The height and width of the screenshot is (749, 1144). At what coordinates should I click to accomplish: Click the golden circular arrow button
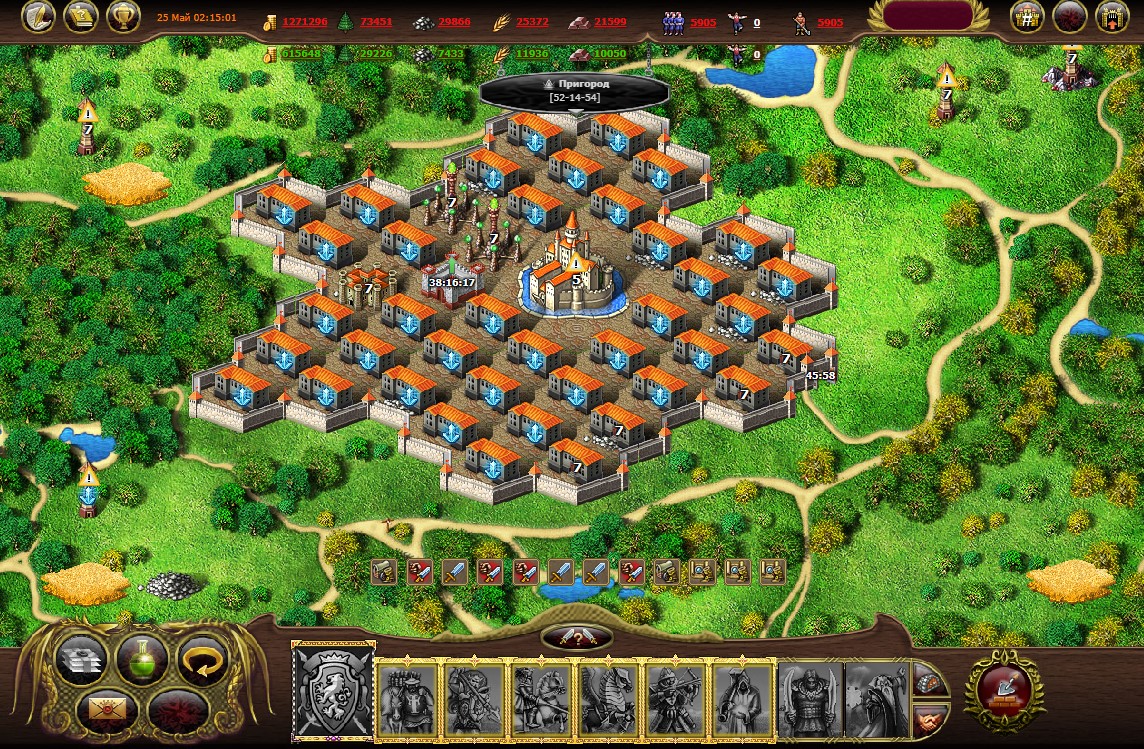[x=202, y=661]
